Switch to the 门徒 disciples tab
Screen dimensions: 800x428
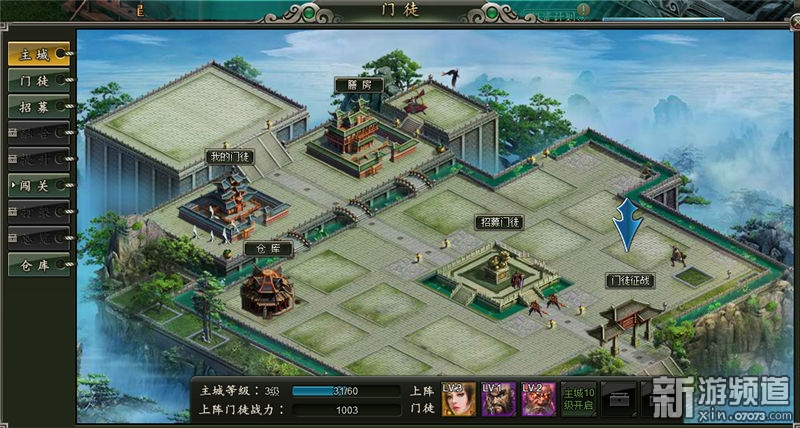[x=36, y=80]
